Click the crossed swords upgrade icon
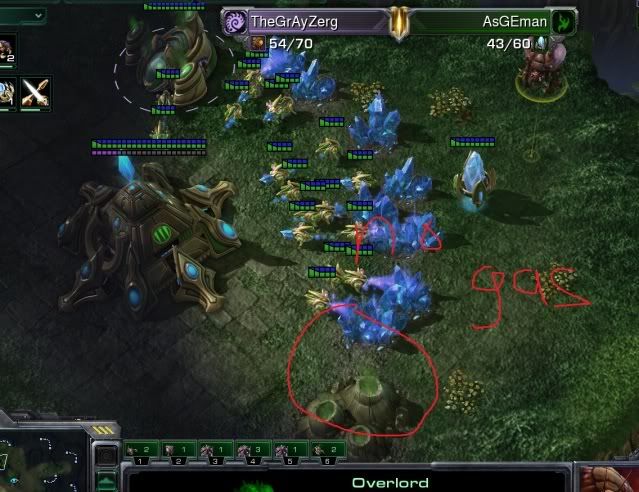The width and height of the screenshot is (639, 492). [x=37, y=92]
